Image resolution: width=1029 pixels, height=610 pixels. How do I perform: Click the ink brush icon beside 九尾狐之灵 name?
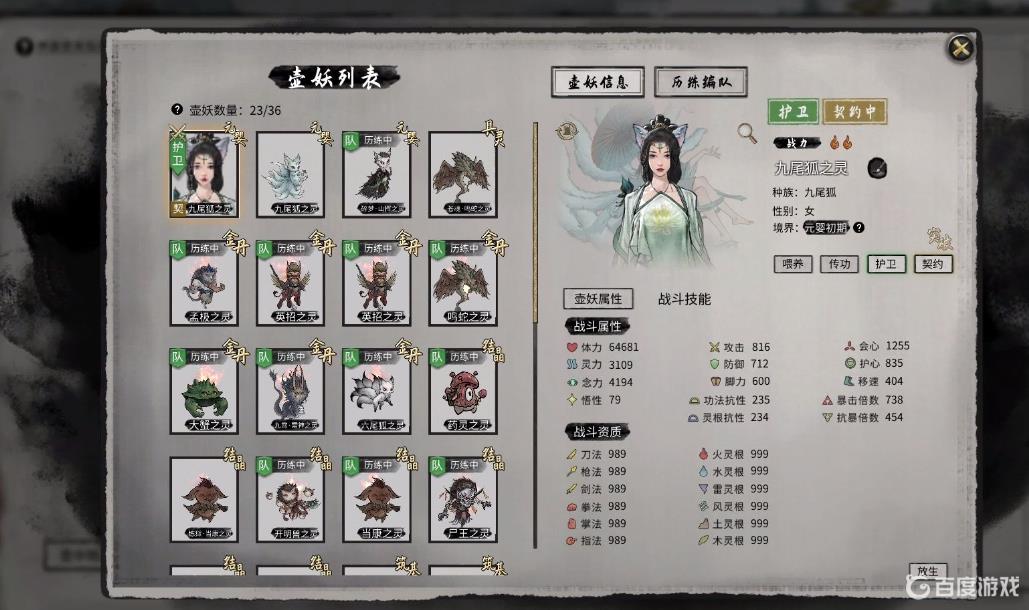[875, 167]
